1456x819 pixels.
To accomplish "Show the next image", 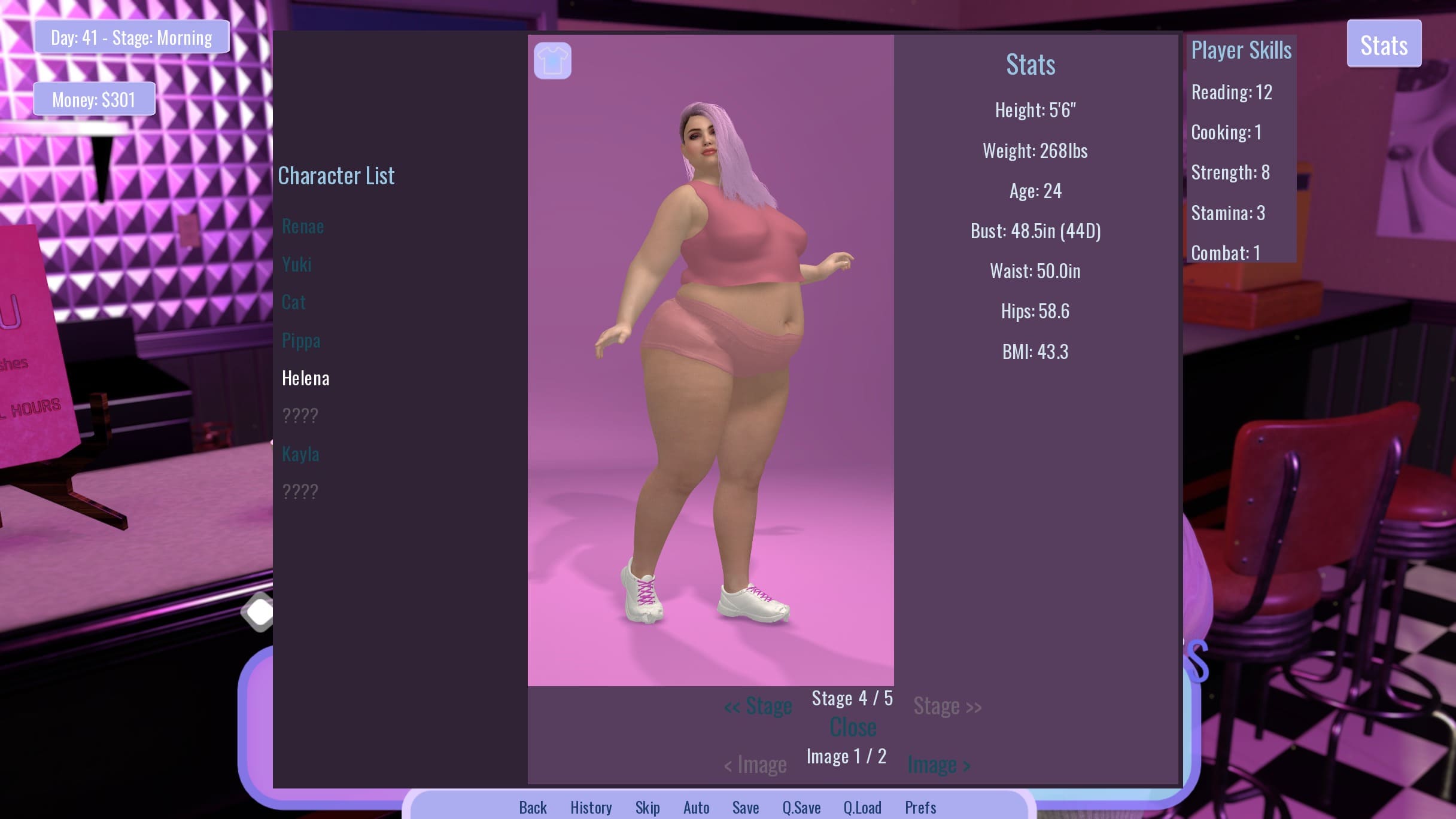I will pyautogui.click(x=938, y=765).
